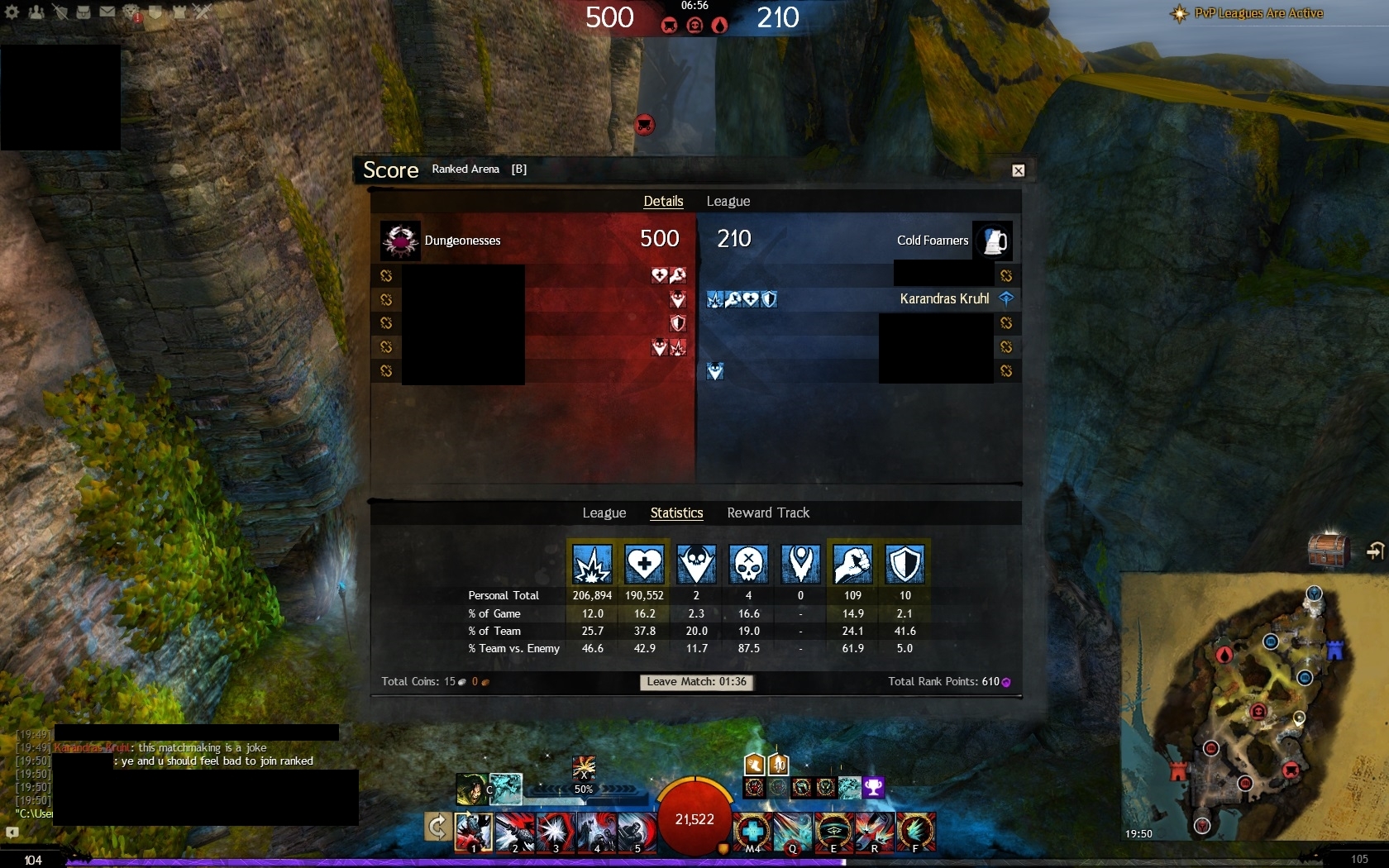
Task: Select the Statistics tab
Action: pyautogui.click(x=676, y=513)
